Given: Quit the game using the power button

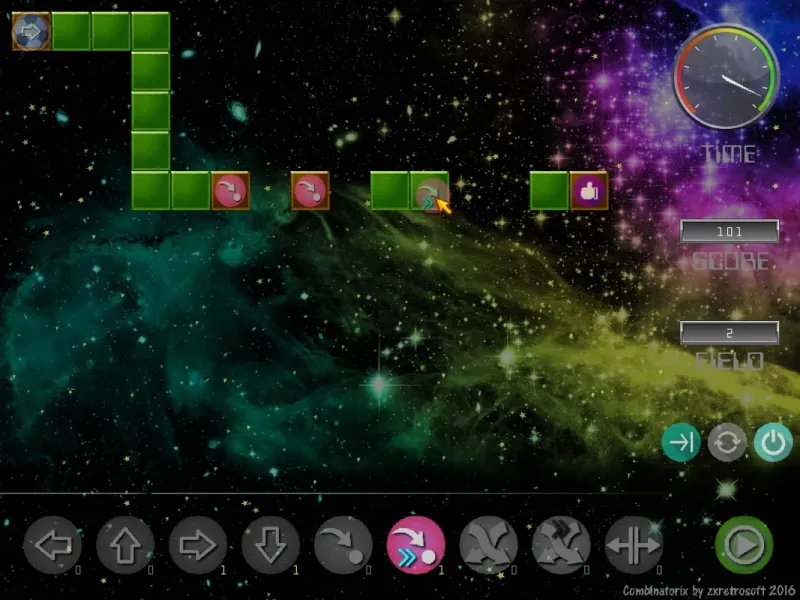Looking at the screenshot, I should 772,443.
